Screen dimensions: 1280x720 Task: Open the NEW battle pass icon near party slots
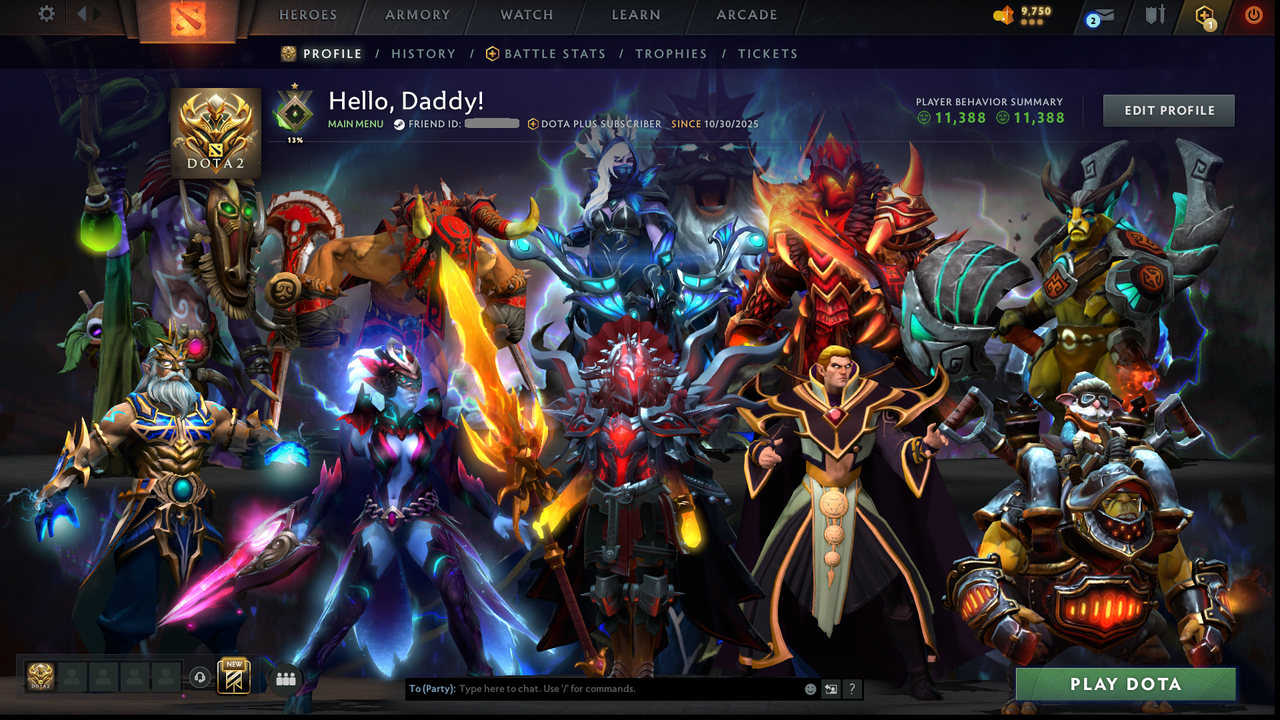(233, 678)
